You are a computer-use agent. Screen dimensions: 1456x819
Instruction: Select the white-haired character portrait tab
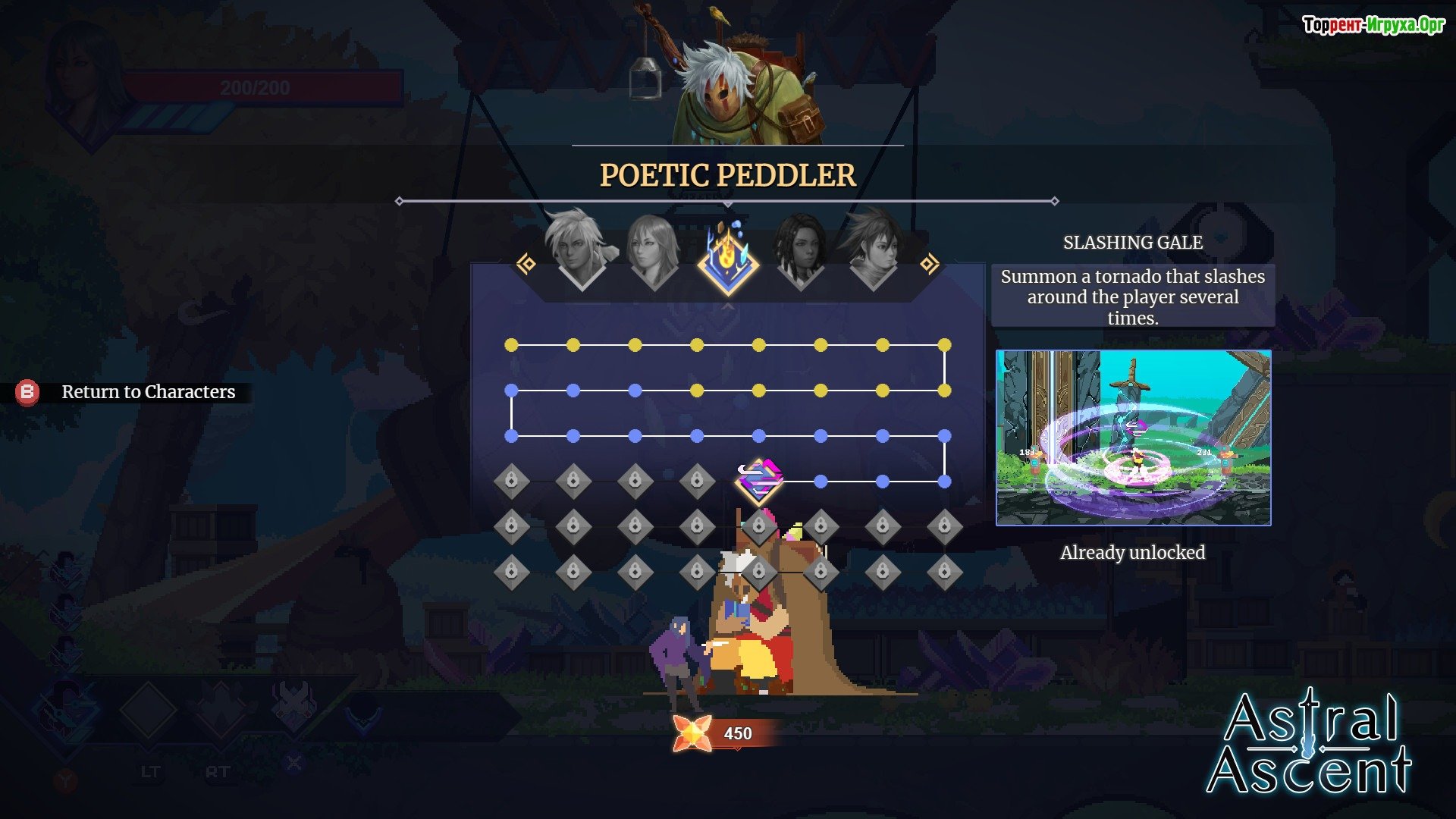tap(580, 249)
